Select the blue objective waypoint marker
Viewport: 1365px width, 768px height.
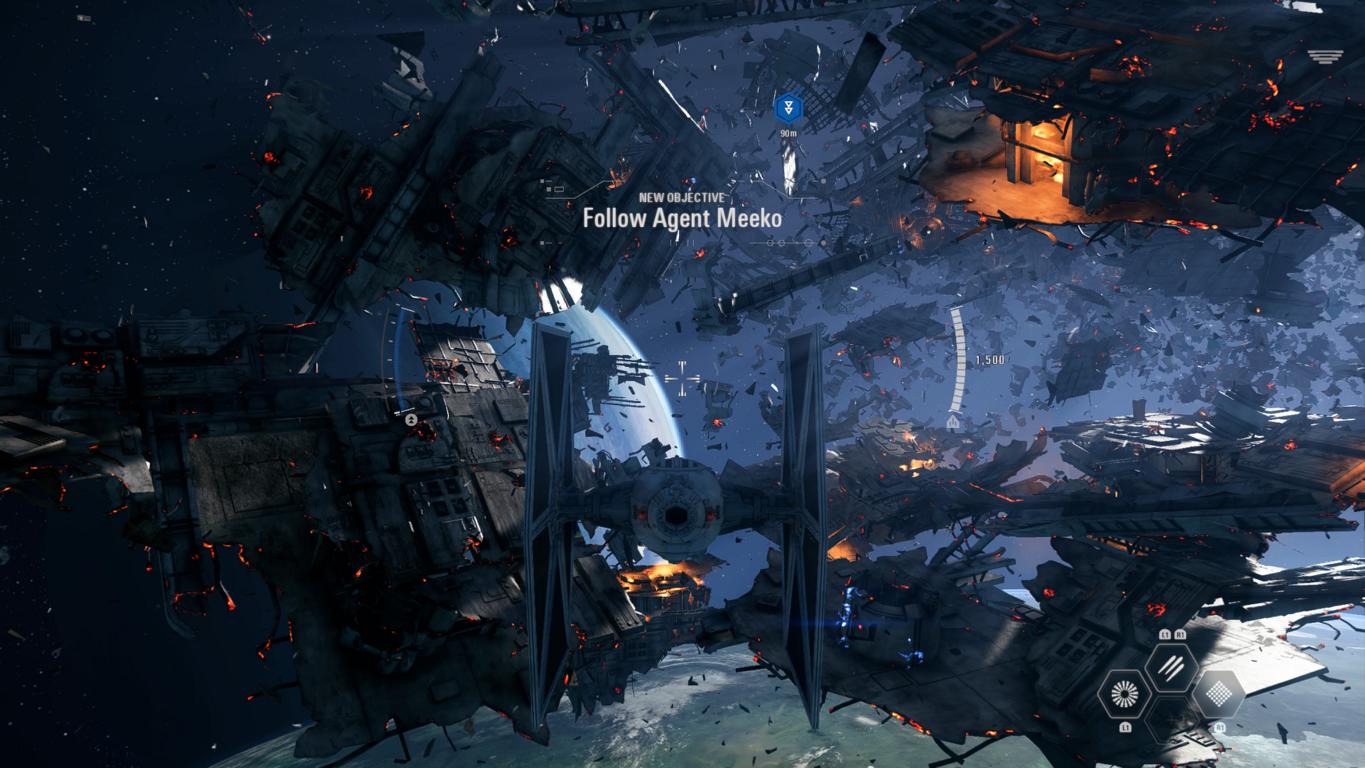click(x=789, y=107)
